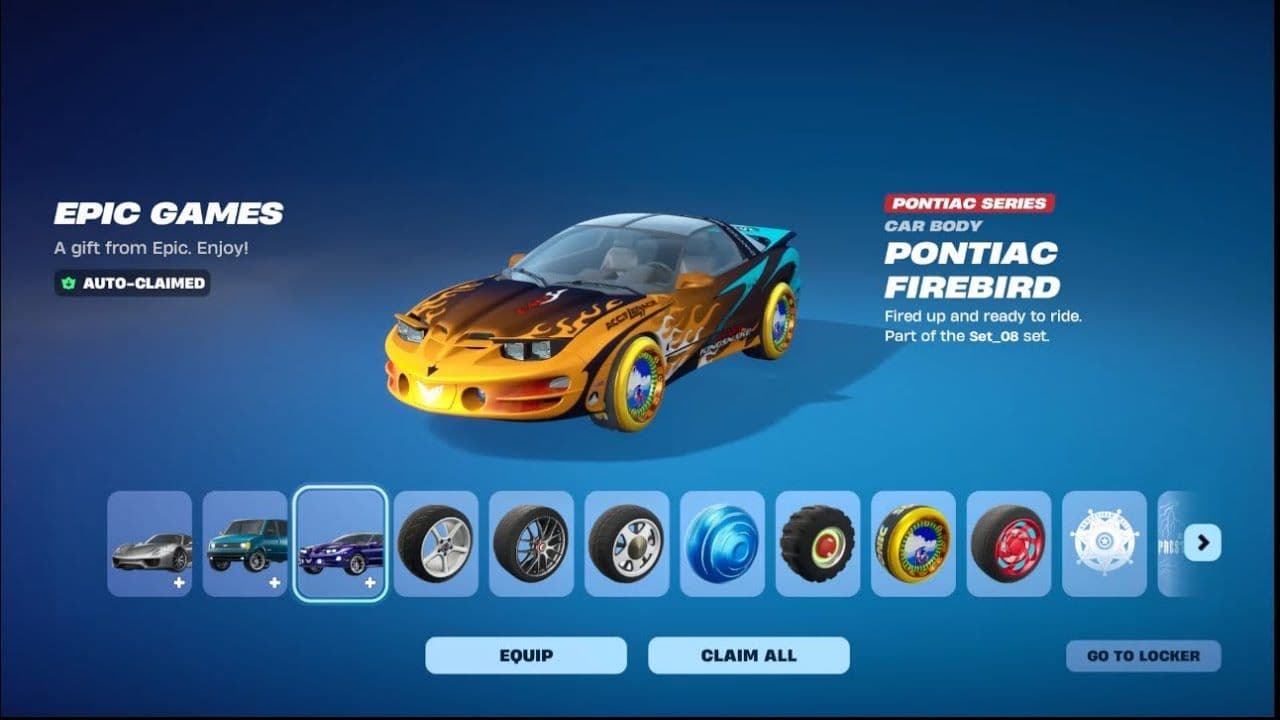Select the blue dome-shaped wheel

pyautogui.click(x=722, y=544)
